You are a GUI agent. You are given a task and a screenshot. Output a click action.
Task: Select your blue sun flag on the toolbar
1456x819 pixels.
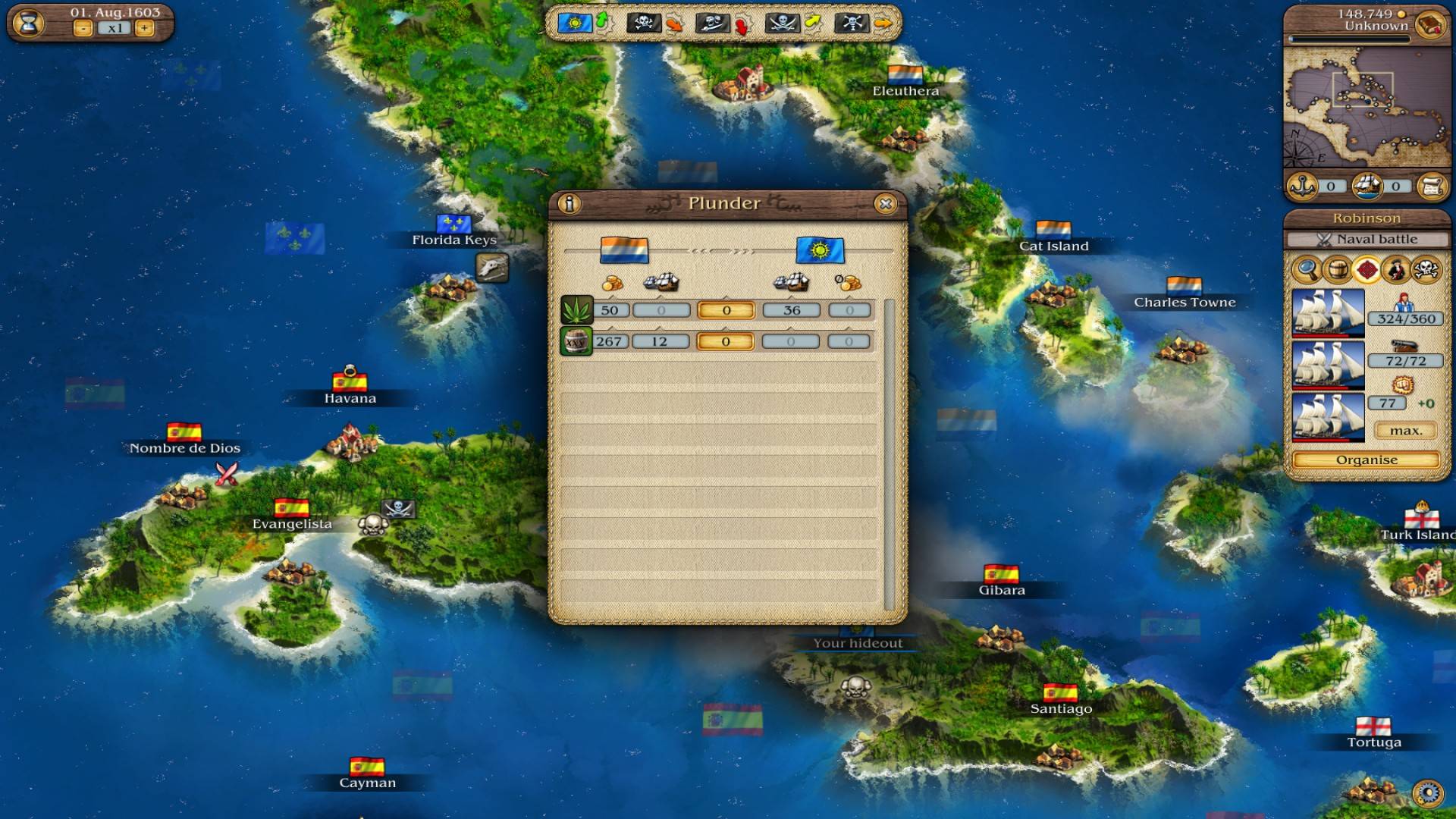point(575,23)
